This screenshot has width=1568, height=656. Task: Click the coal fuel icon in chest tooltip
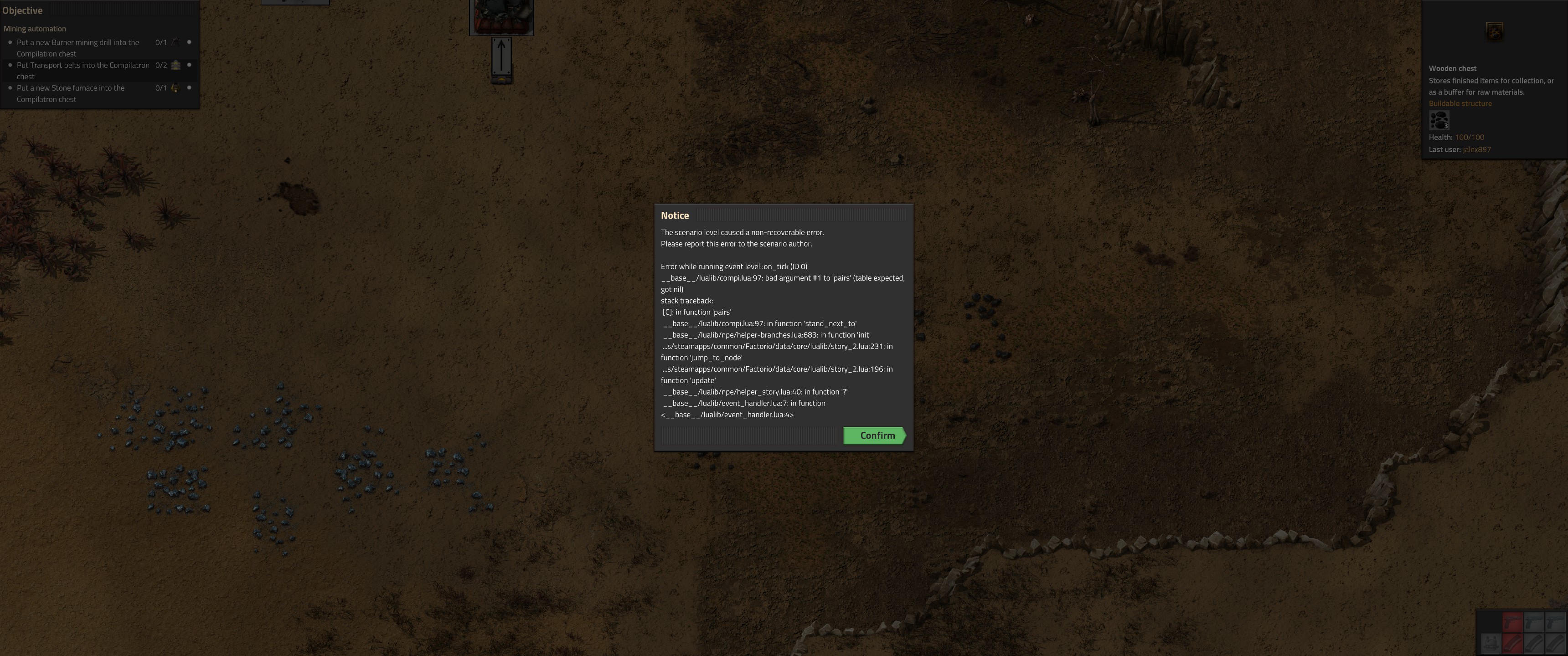[1439, 120]
